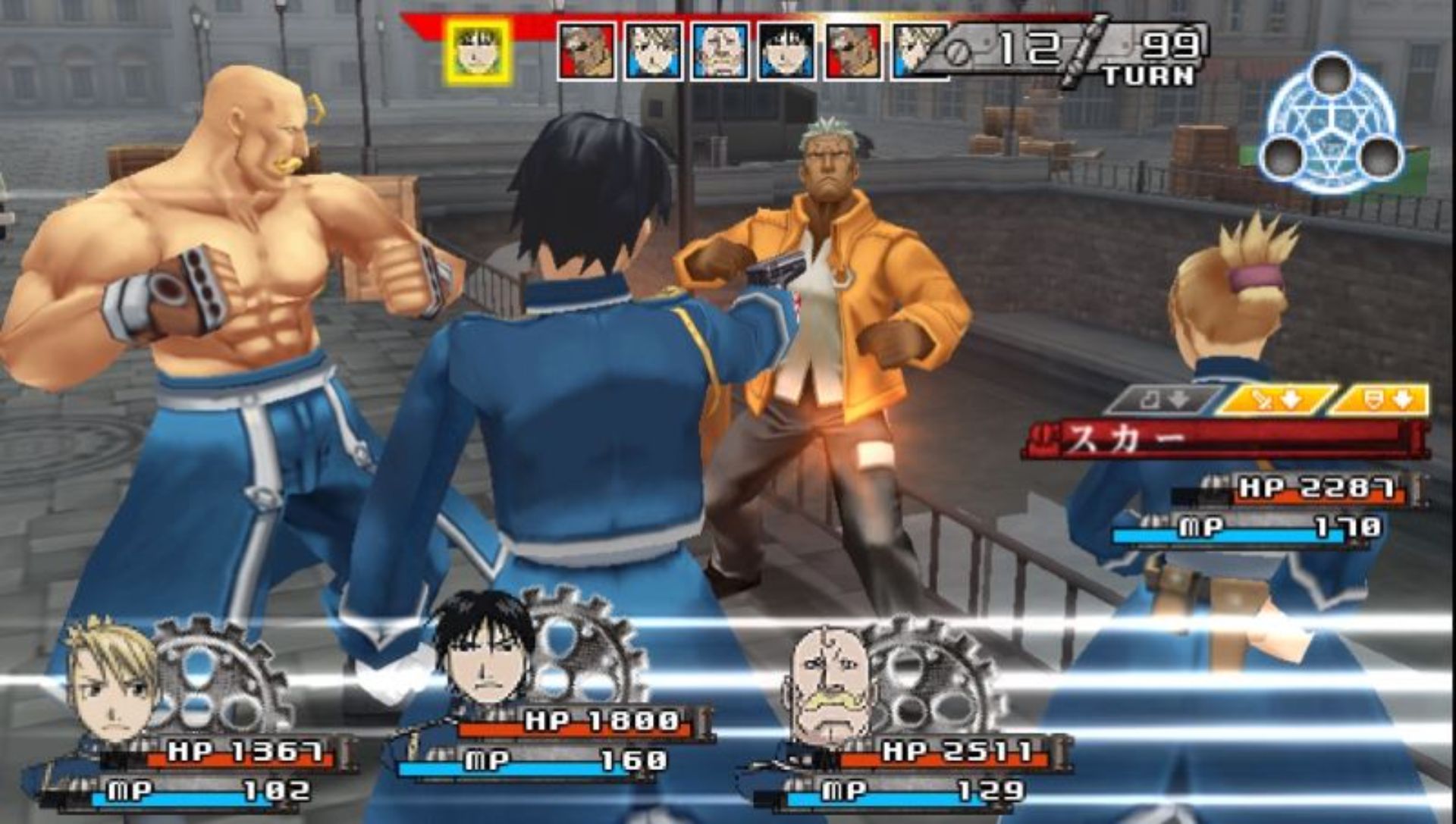Select the yellow-highlighted active turn portrait

pyautogui.click(x=479, y=52)
